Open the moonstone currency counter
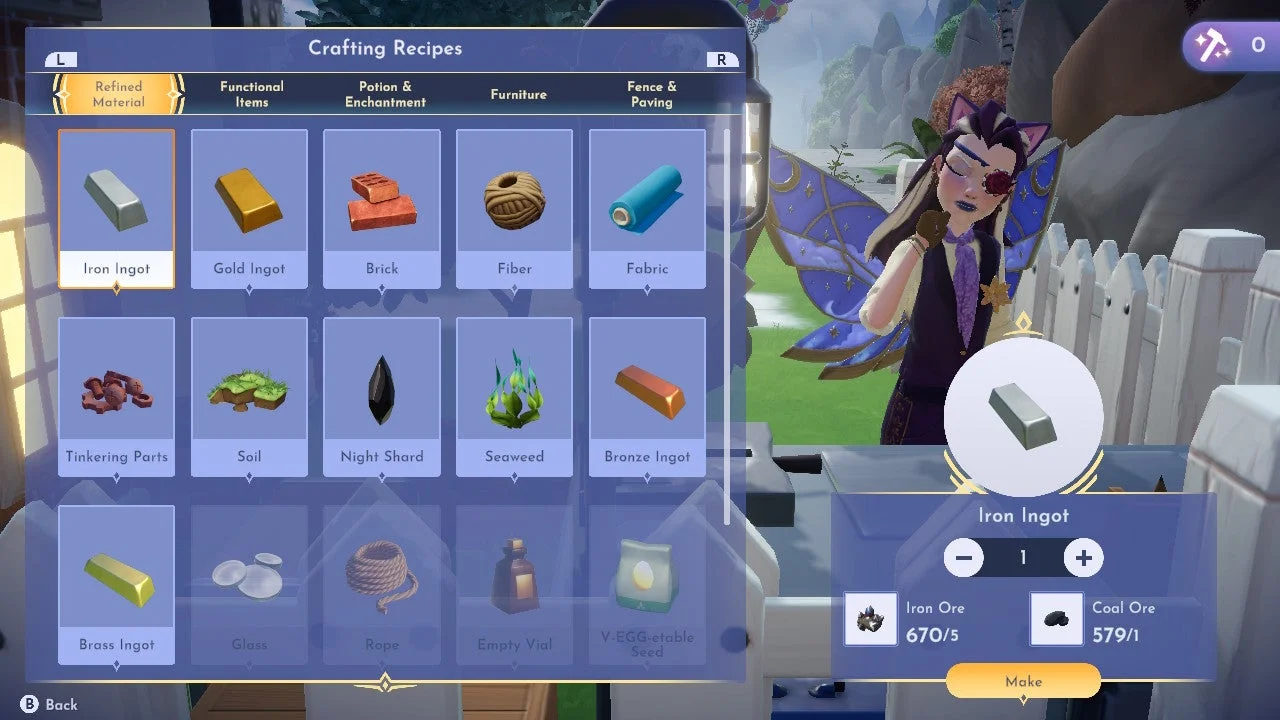This screenshot has width=1280, height=720. [x=1228, y=45]
